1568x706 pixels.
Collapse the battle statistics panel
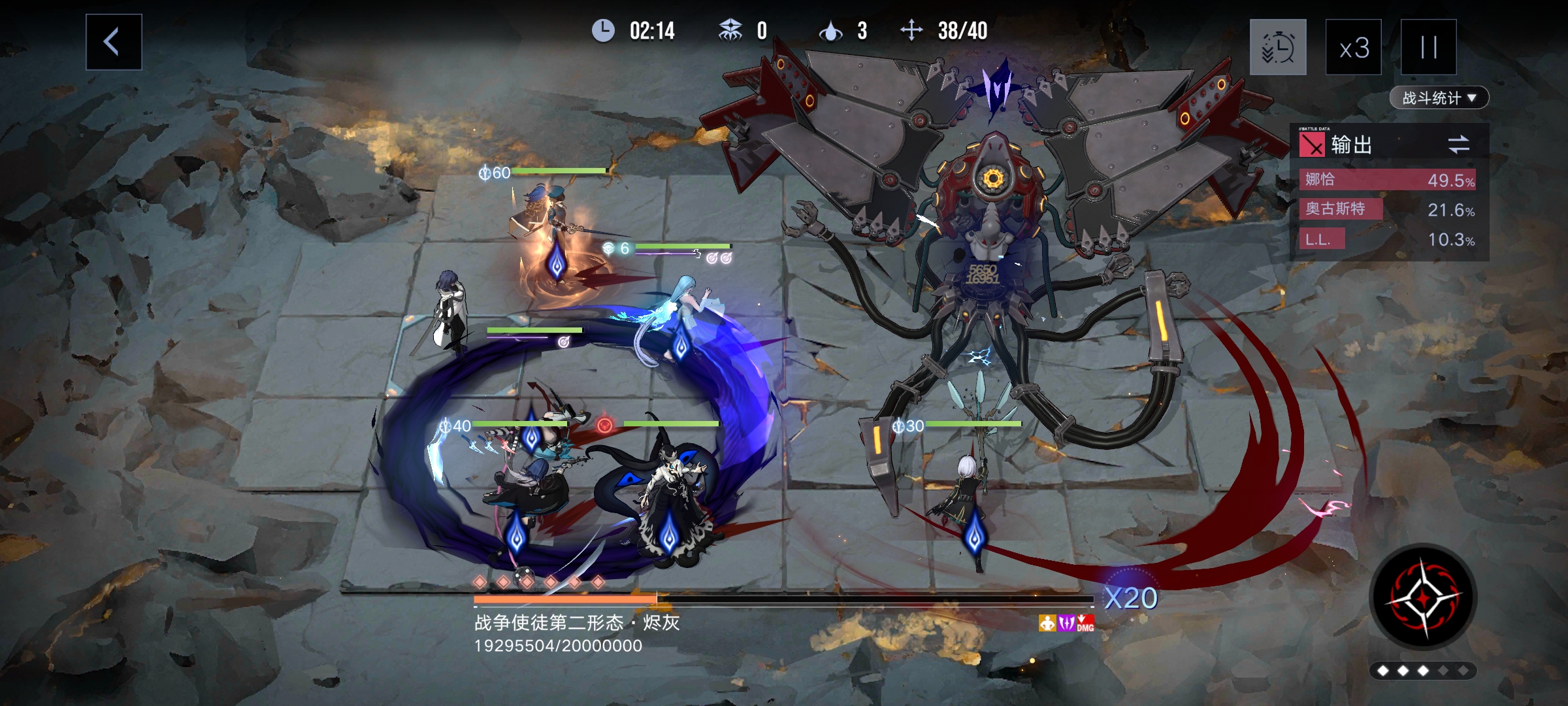1471,98
